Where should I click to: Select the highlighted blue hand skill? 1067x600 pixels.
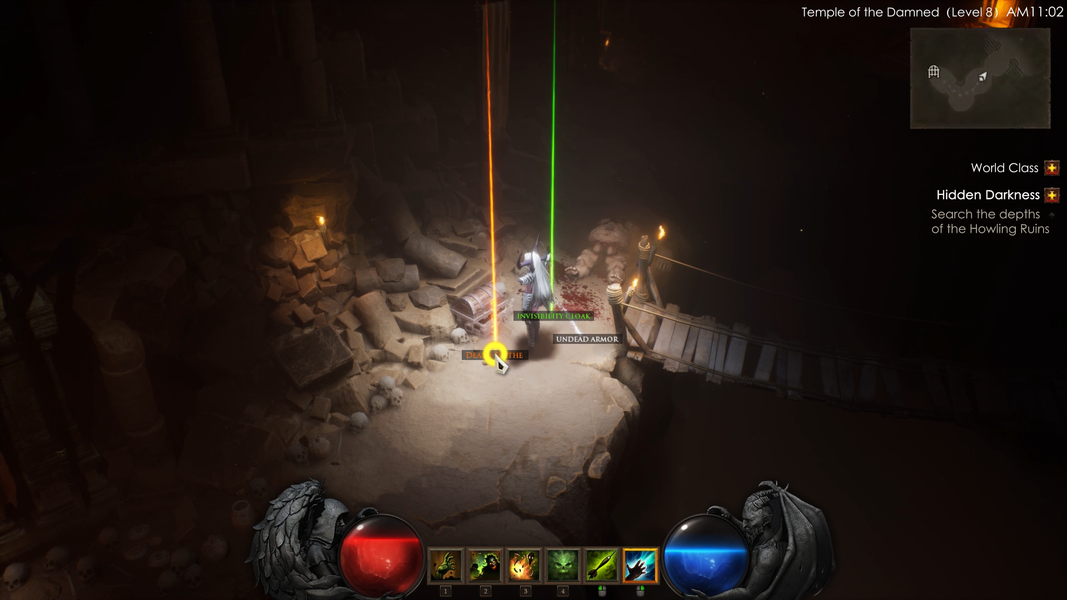point(640,566)
